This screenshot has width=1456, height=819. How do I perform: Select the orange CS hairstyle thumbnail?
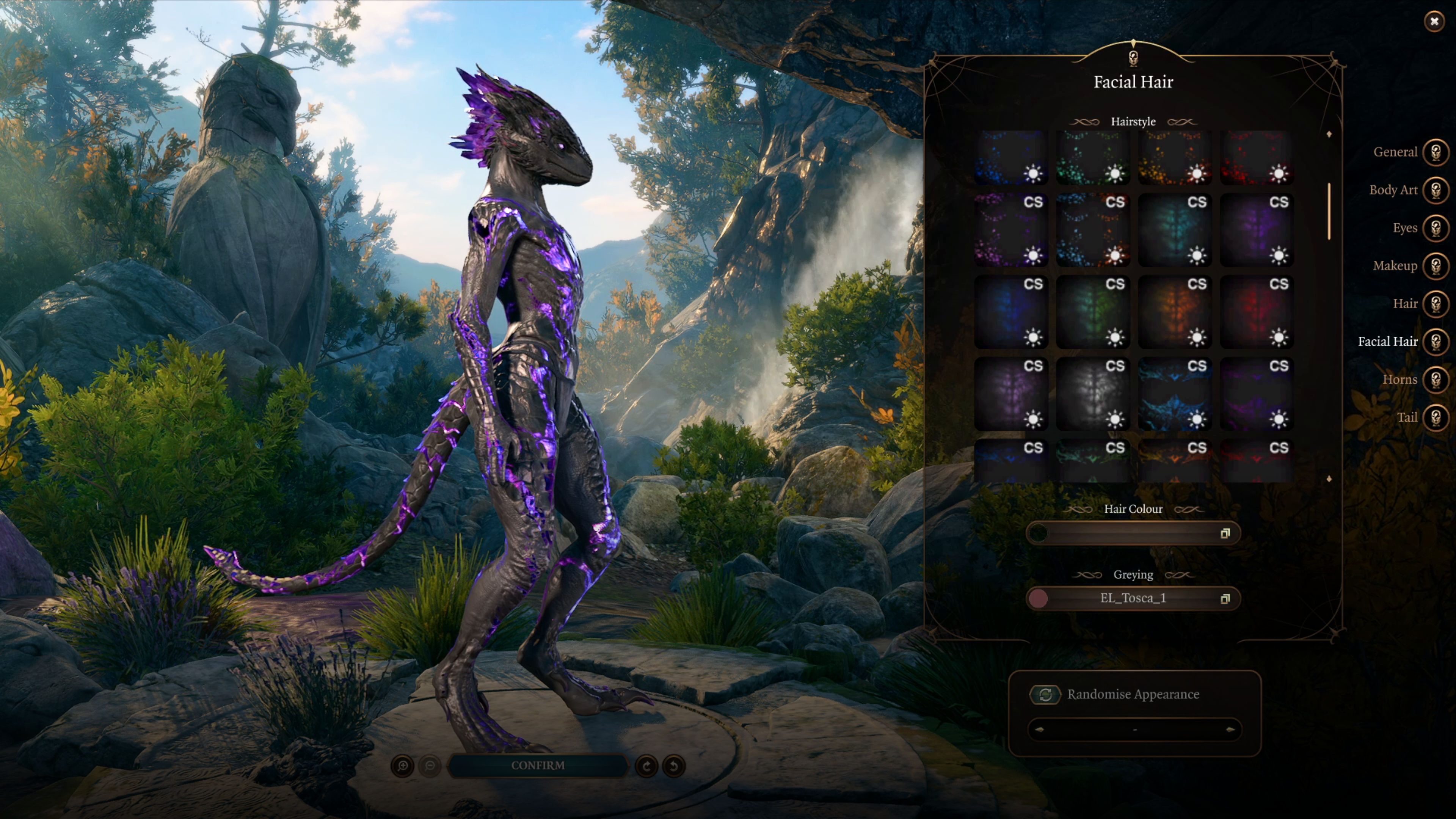pyautogui.click(x=1175, y=311)
